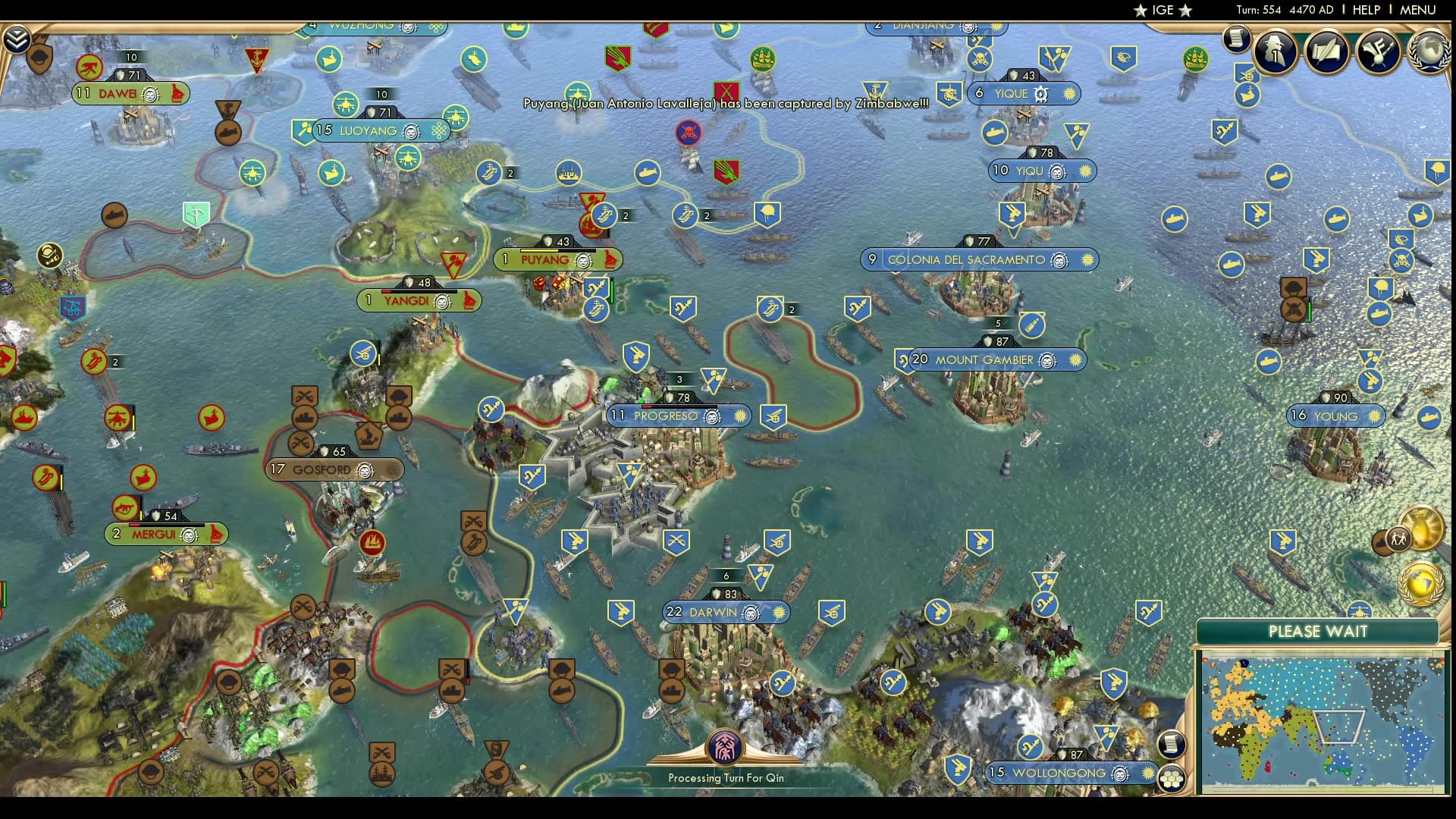Screen dimensions: 1456x819
Task: Open the golden globe notification
Action: (1420, 583)
